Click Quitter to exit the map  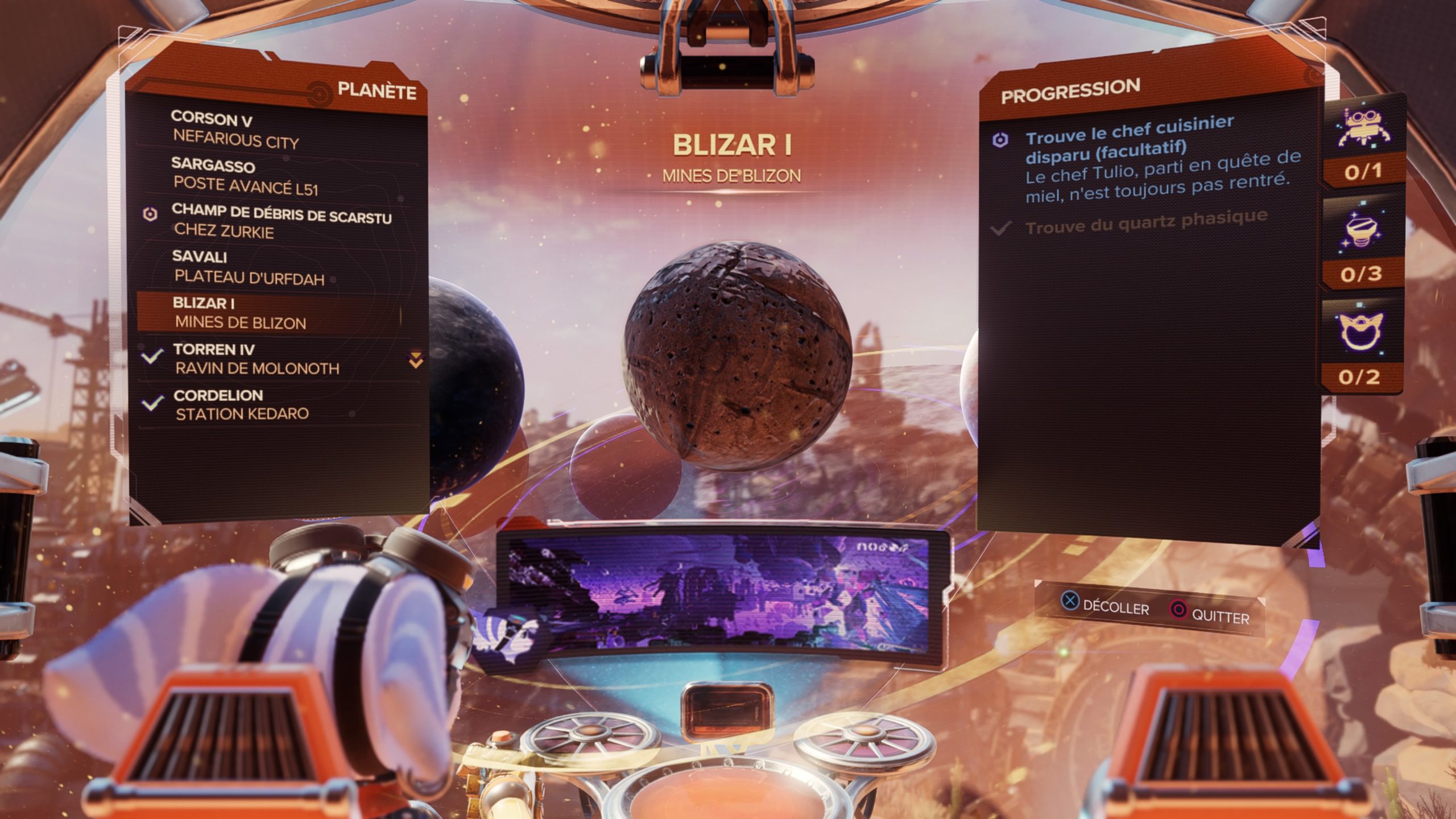click(x=1210, y=614)
